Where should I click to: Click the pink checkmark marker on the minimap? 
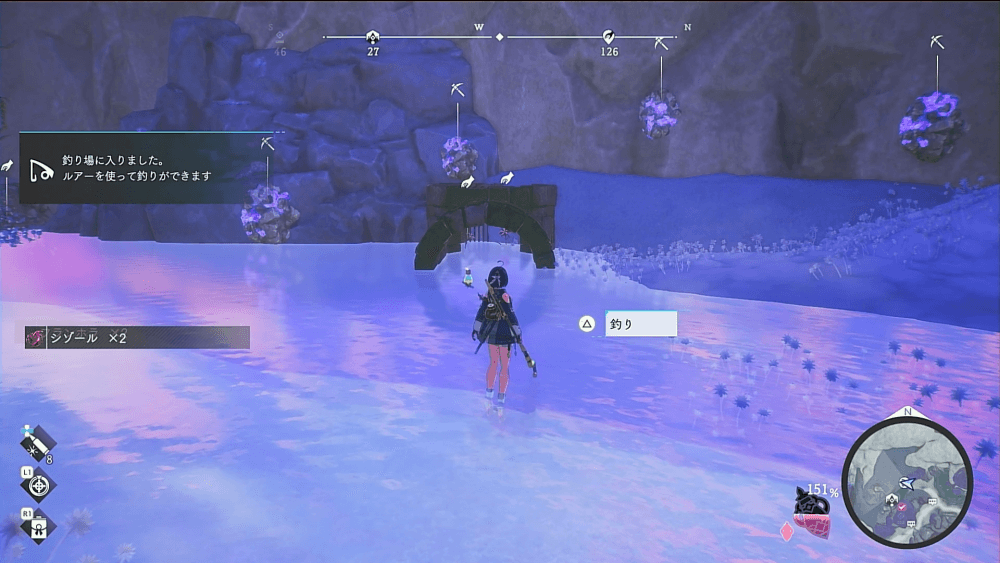click(x=902, y=508)
